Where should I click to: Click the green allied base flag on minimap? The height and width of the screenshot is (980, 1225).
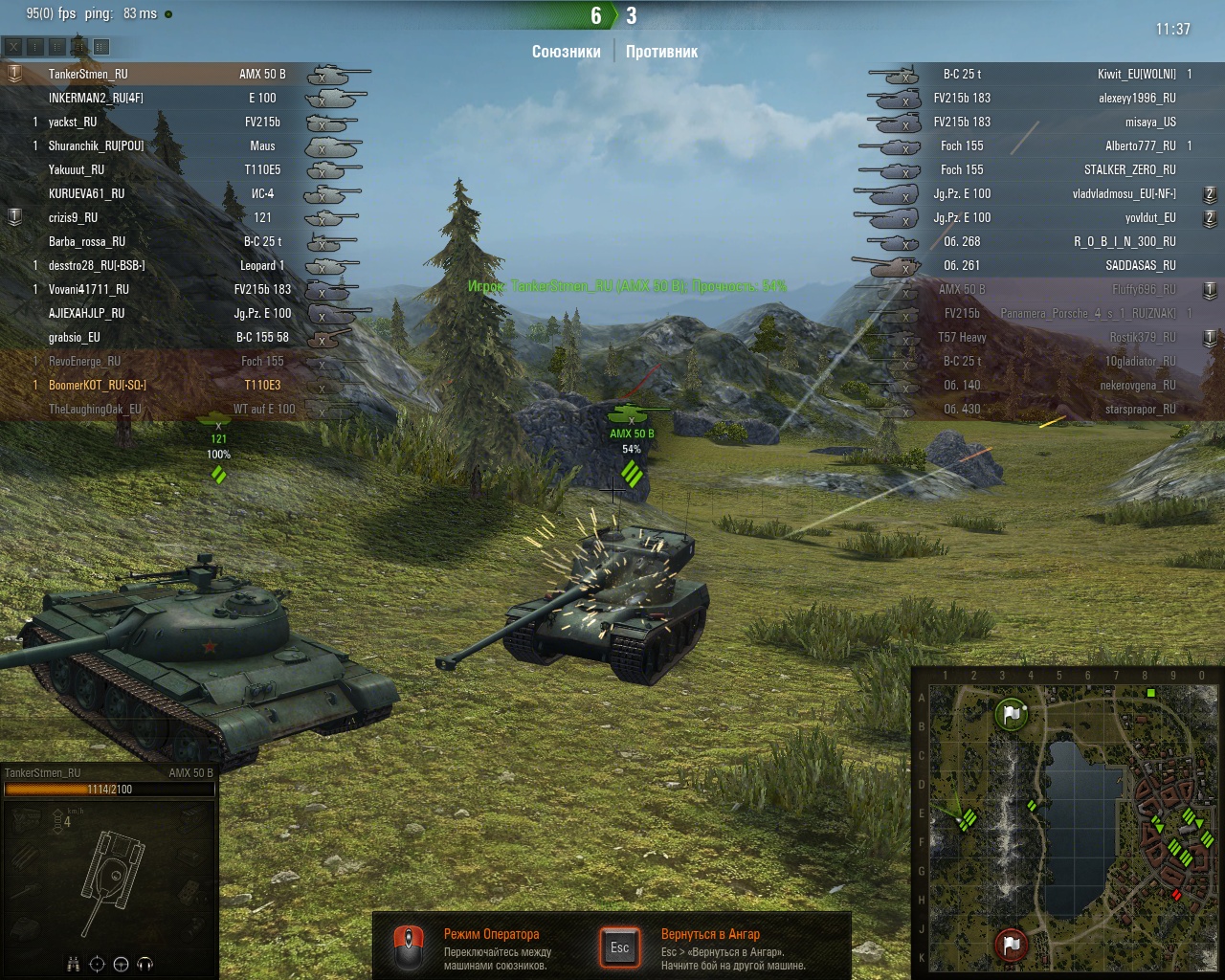click(1011, 714)
